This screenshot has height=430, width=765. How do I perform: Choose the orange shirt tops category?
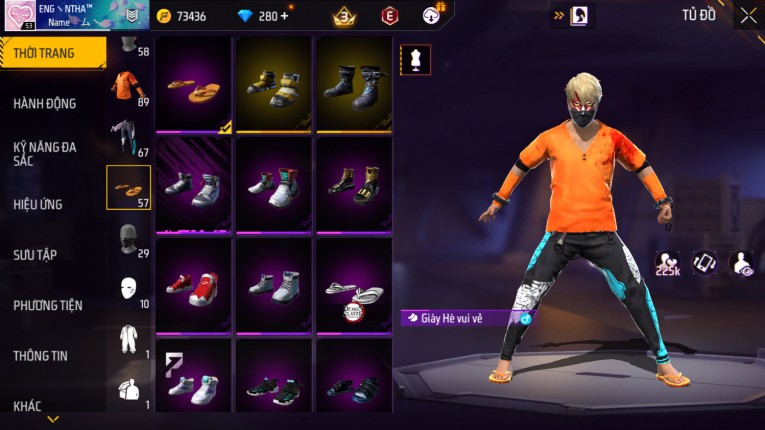coord(127,86)
